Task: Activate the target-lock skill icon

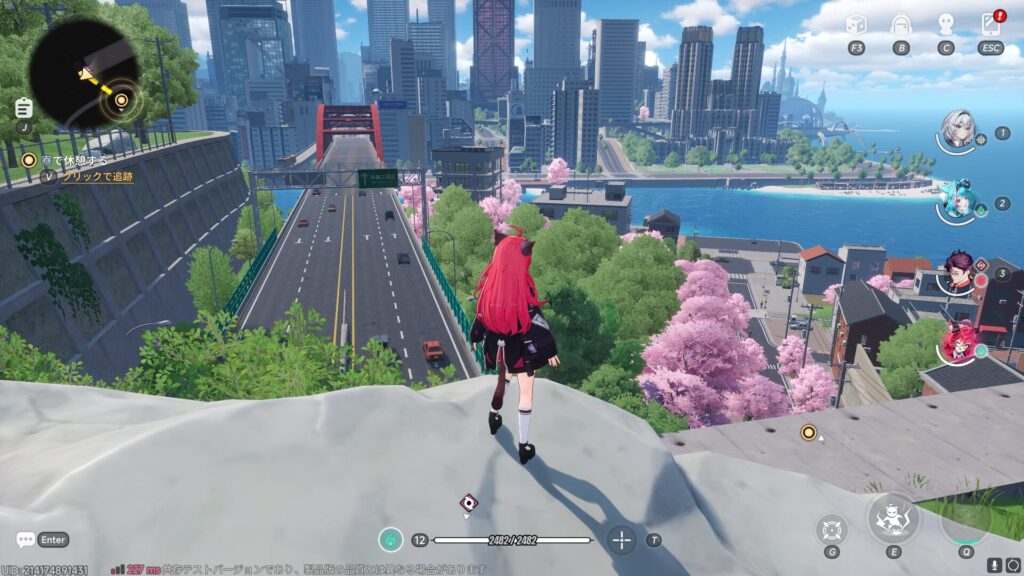Action: (x=832, y=527)
